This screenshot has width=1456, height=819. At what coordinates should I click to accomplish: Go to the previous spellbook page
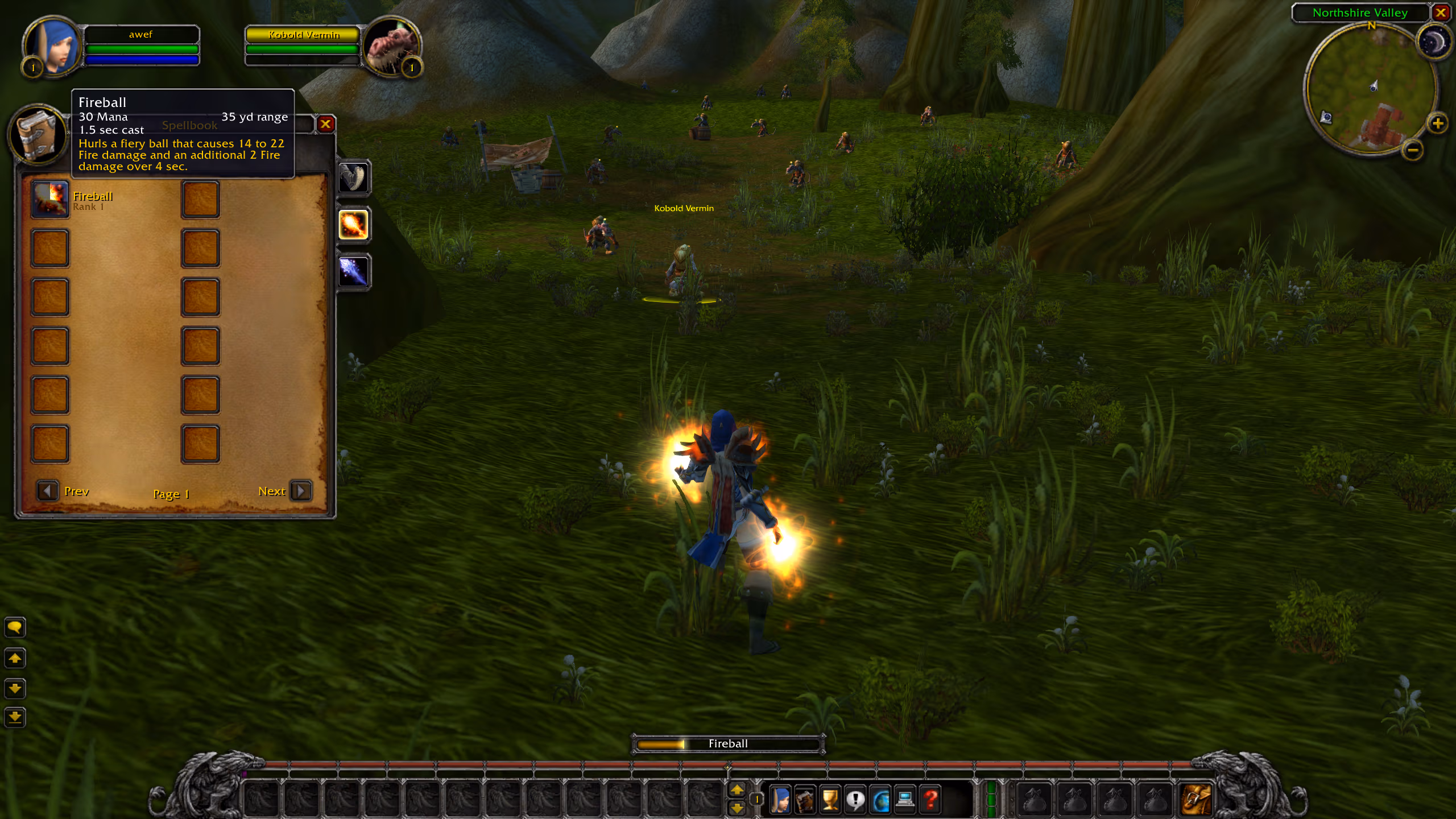click(x=48, y=490)
